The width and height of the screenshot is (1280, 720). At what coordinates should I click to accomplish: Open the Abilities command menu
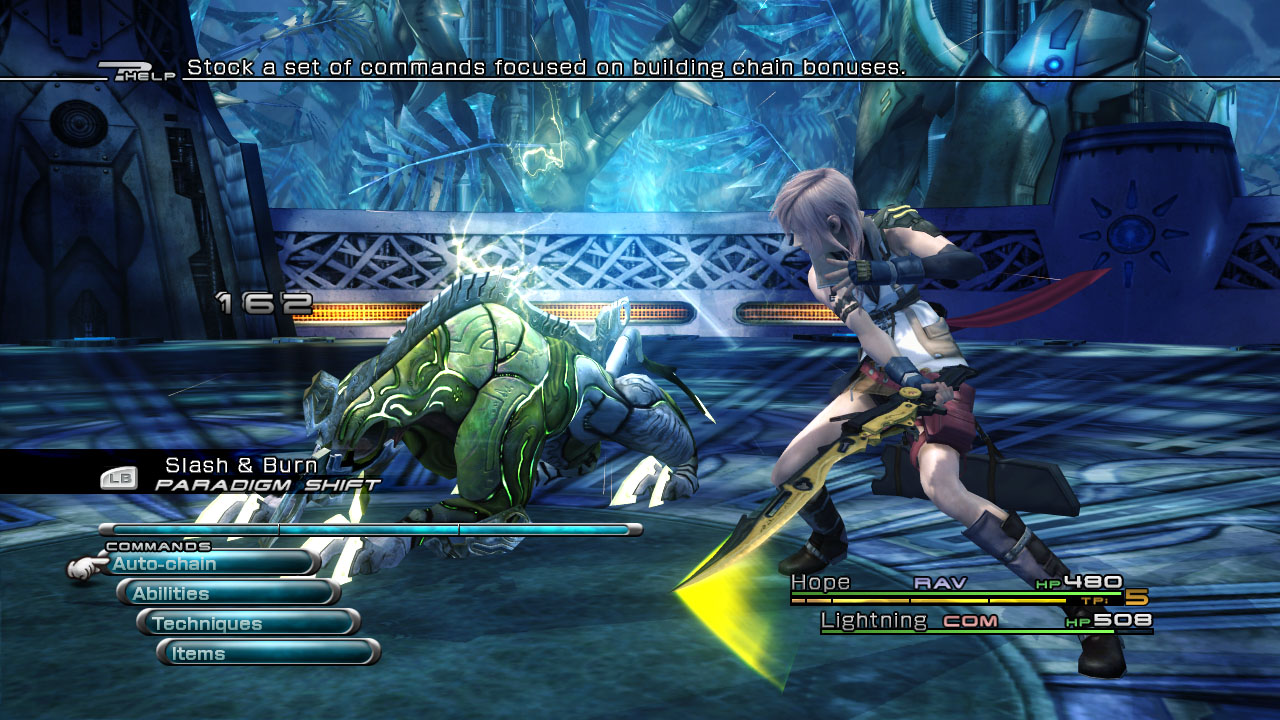point(230,594)
